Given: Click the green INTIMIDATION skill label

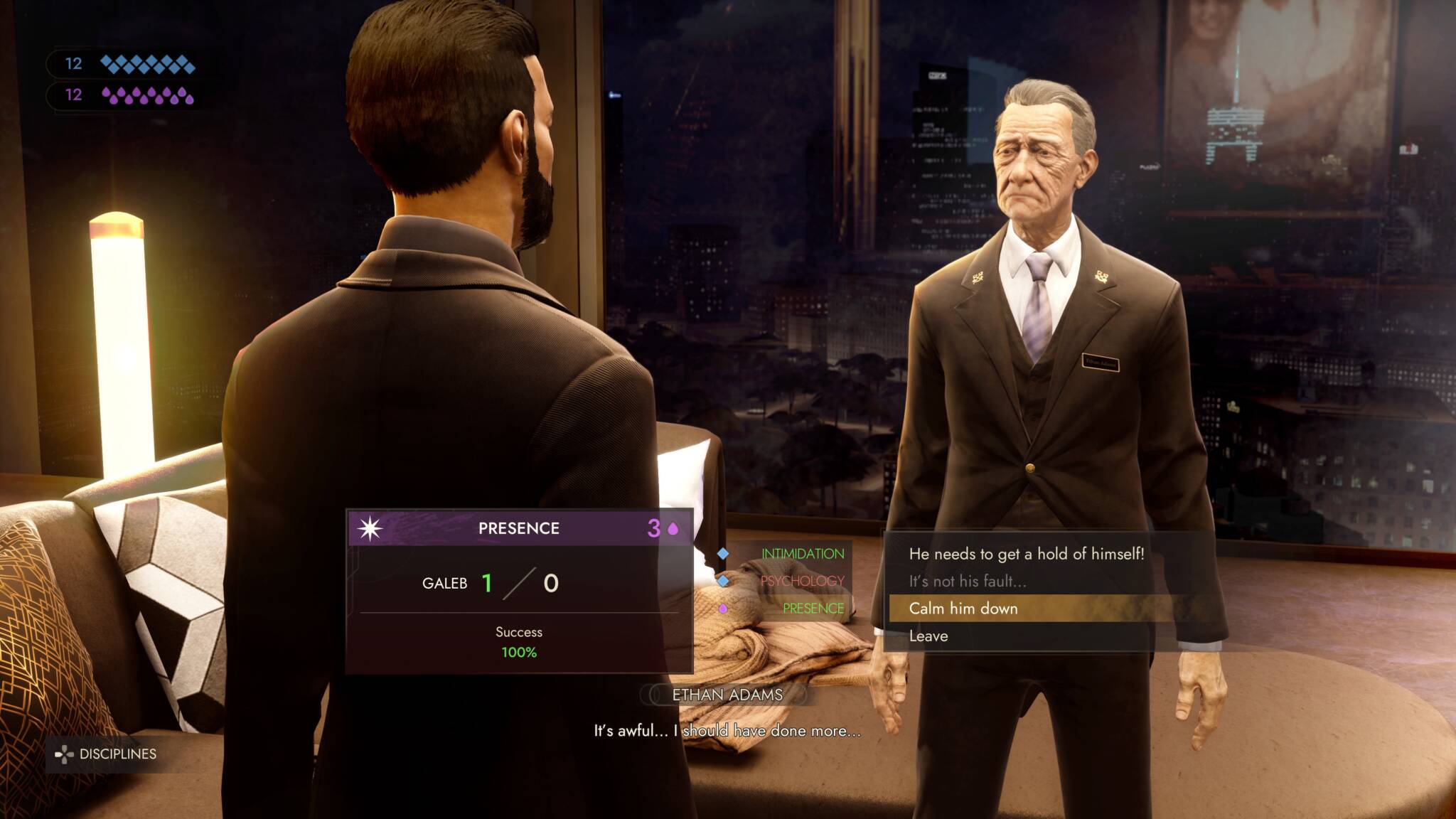Looking at the screenshot, I should pyautogui.click(x=802, y=555).
